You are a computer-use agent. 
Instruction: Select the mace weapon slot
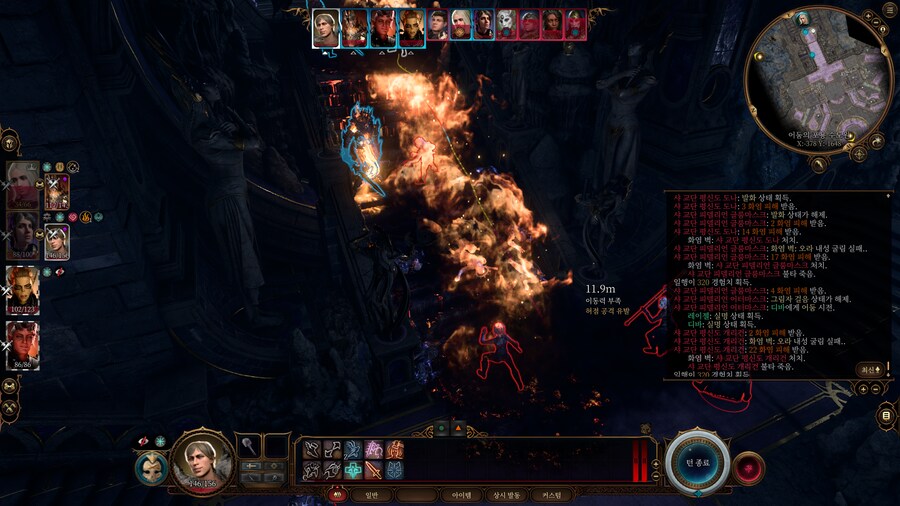tap(250, 447)
